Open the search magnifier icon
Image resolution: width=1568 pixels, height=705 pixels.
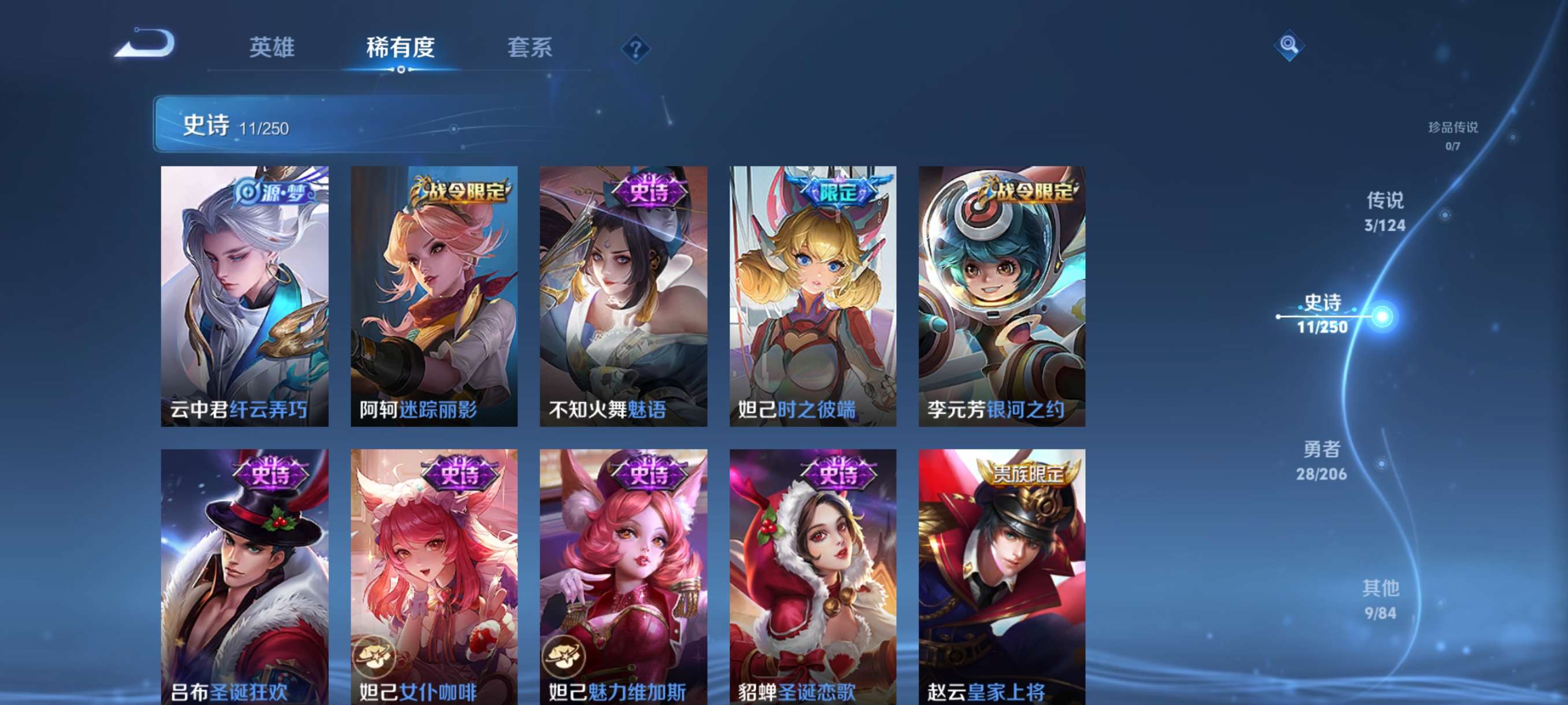click(1290, 46)
